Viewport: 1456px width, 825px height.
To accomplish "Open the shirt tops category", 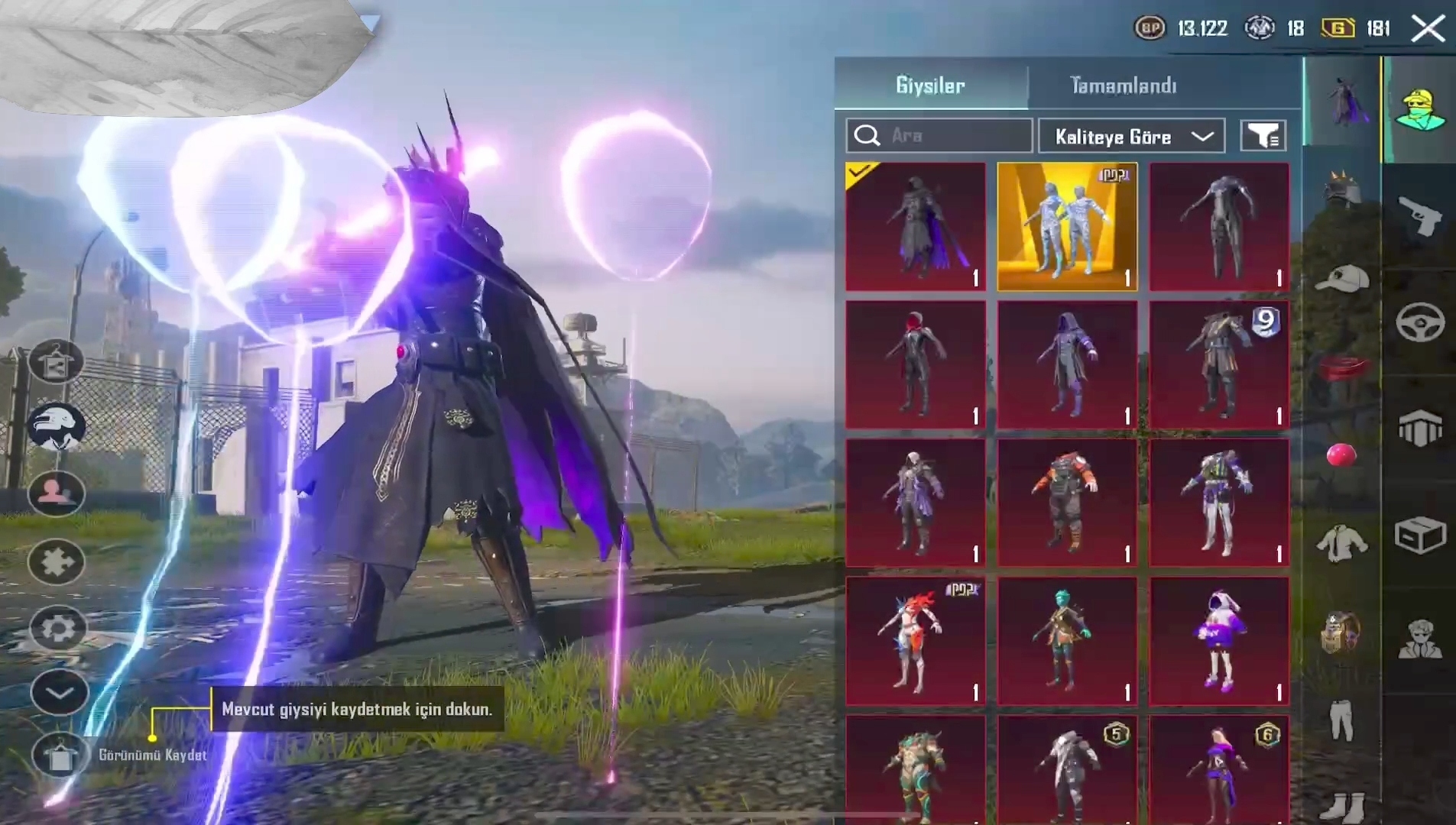I will [1341, 543].
